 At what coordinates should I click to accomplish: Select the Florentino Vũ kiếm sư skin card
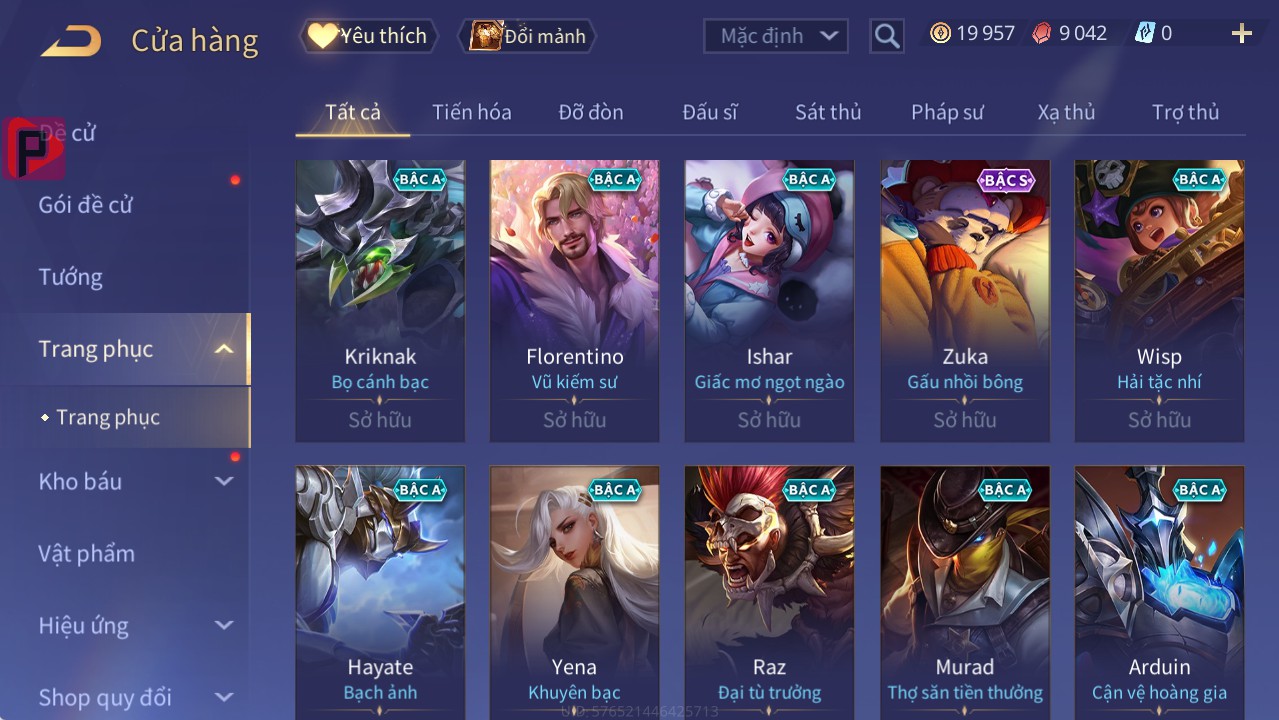coord(574,300)
